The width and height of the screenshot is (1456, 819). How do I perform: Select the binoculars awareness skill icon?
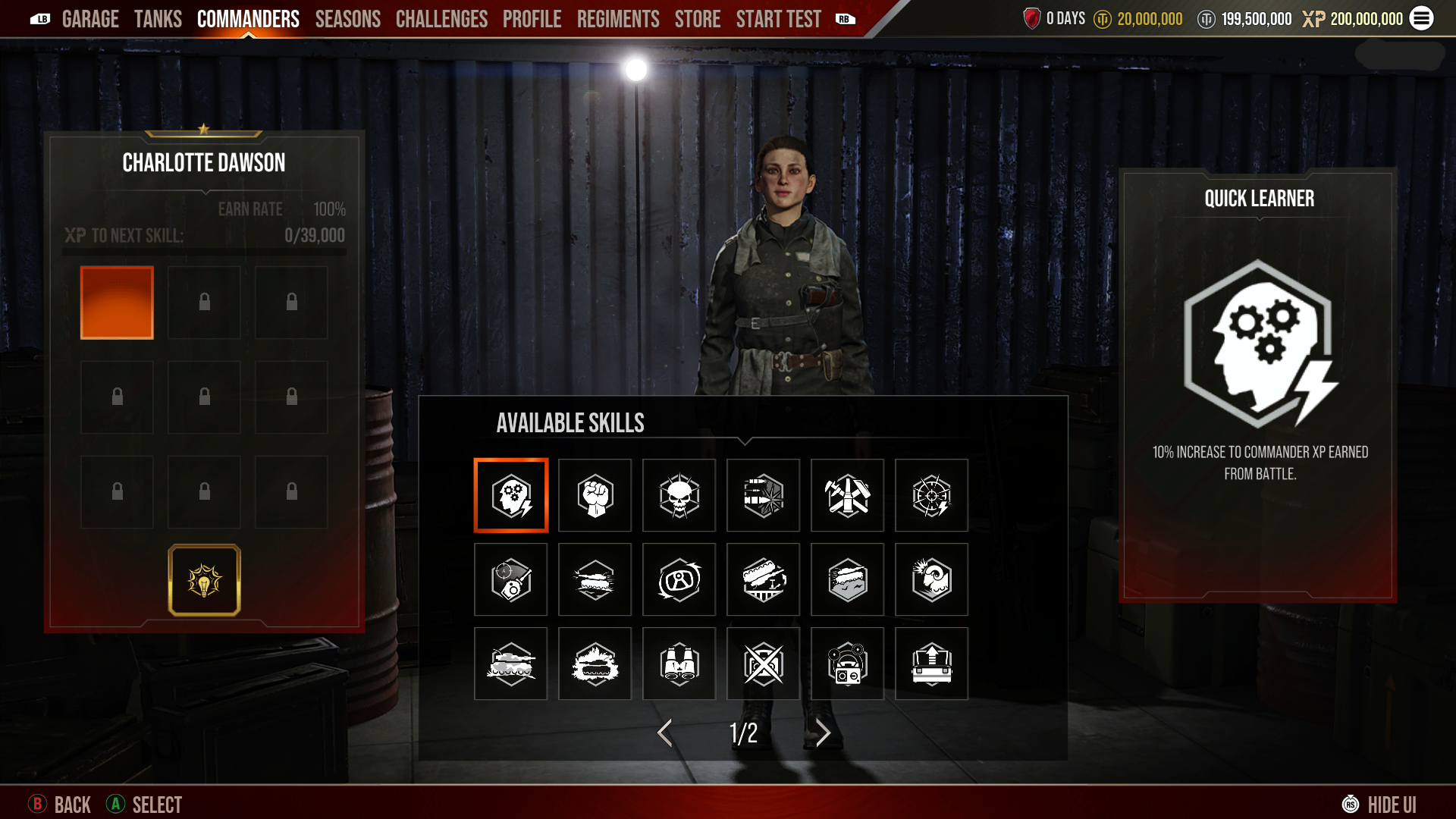(679, 664)
